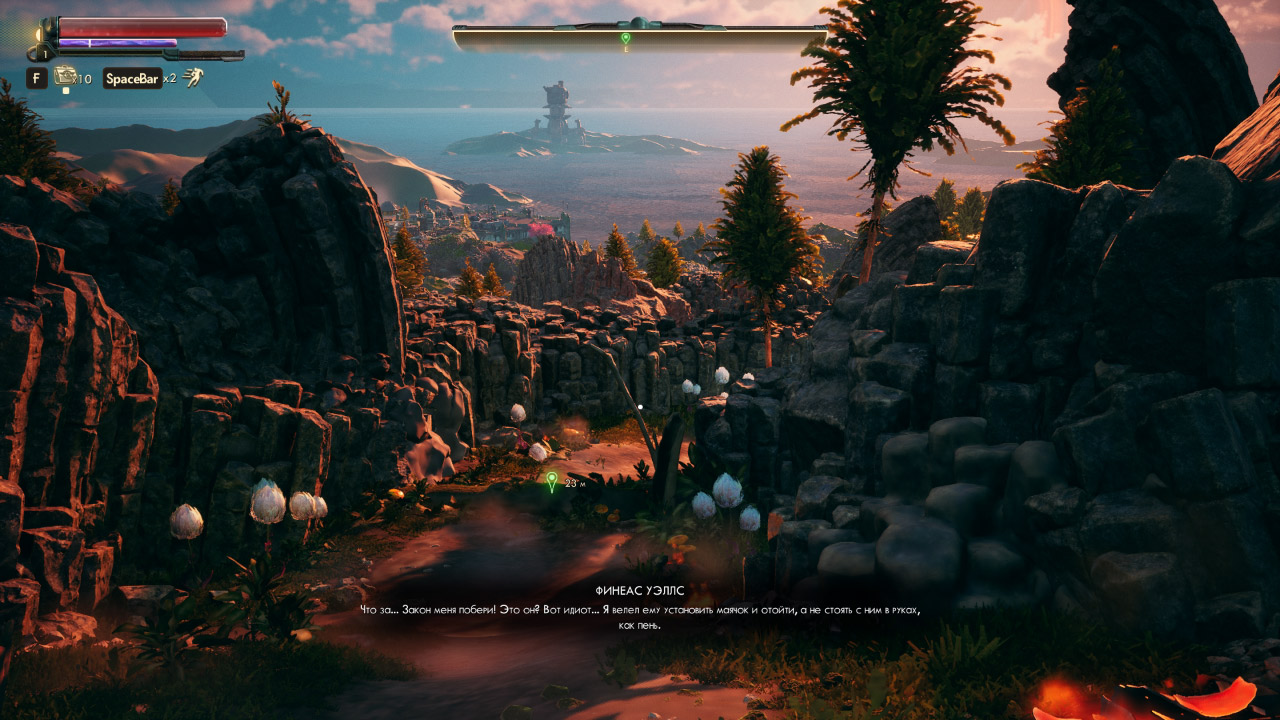Click the crosshair dot at screen center
This screenshot has height=720, width=1280.
(x=640, y=407)
